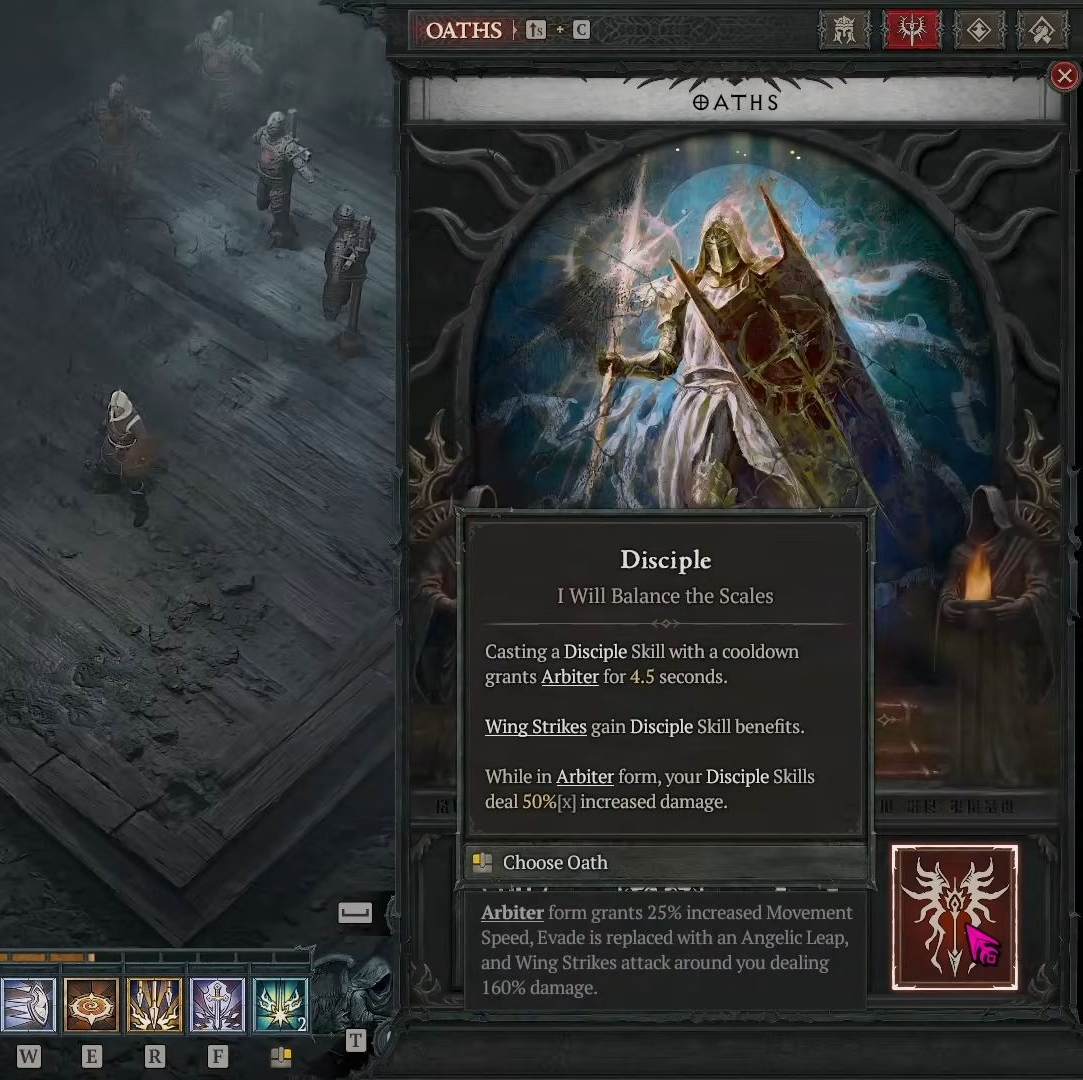Open the diamond emblem tab

click(x=978, y=30)
